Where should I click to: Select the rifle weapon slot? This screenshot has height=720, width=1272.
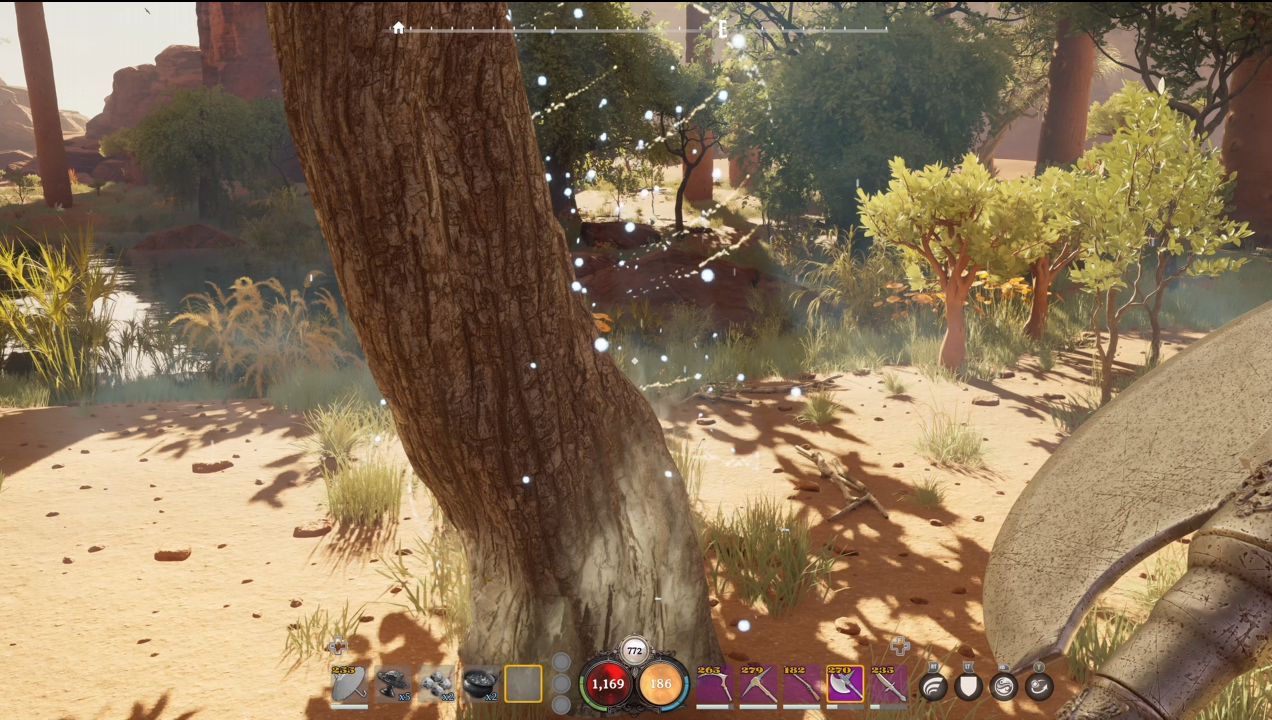[802, 686]
